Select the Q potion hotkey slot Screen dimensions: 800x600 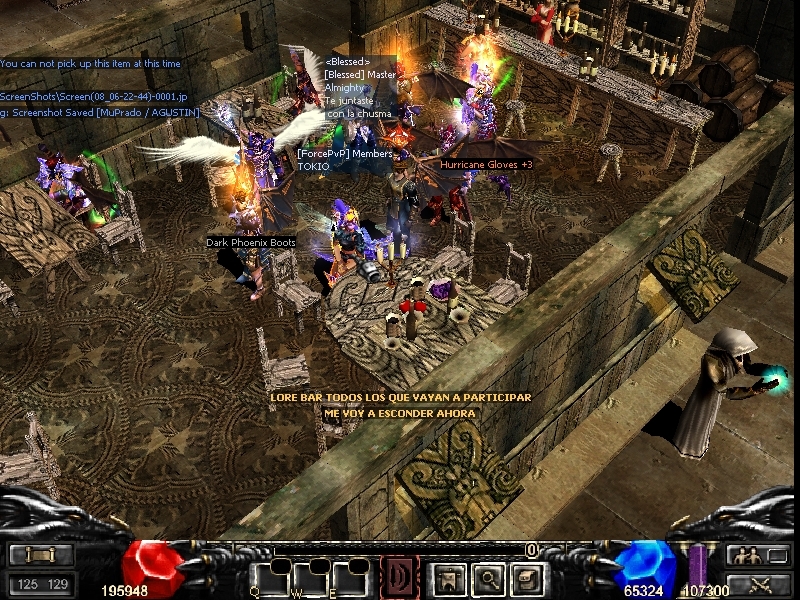point(270,578)
